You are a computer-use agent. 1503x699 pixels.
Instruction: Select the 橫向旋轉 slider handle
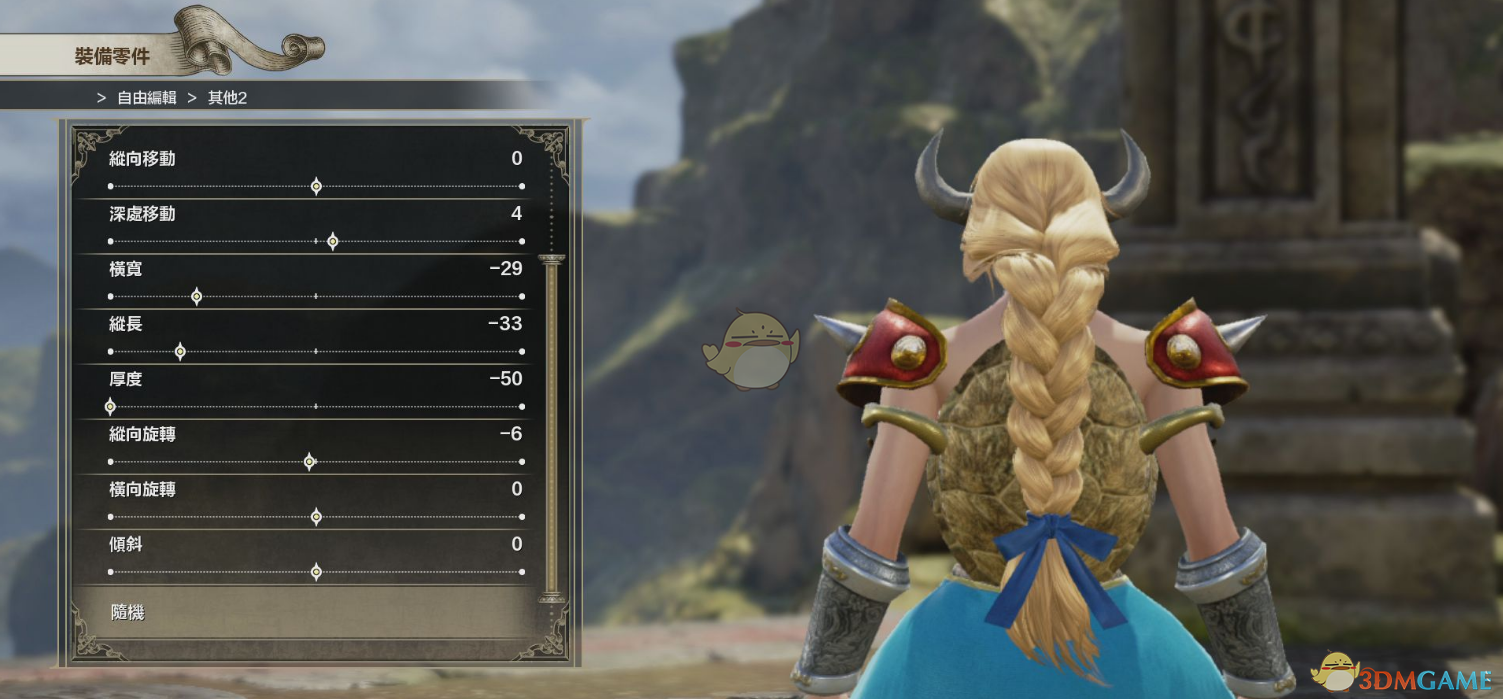(316, 516)
